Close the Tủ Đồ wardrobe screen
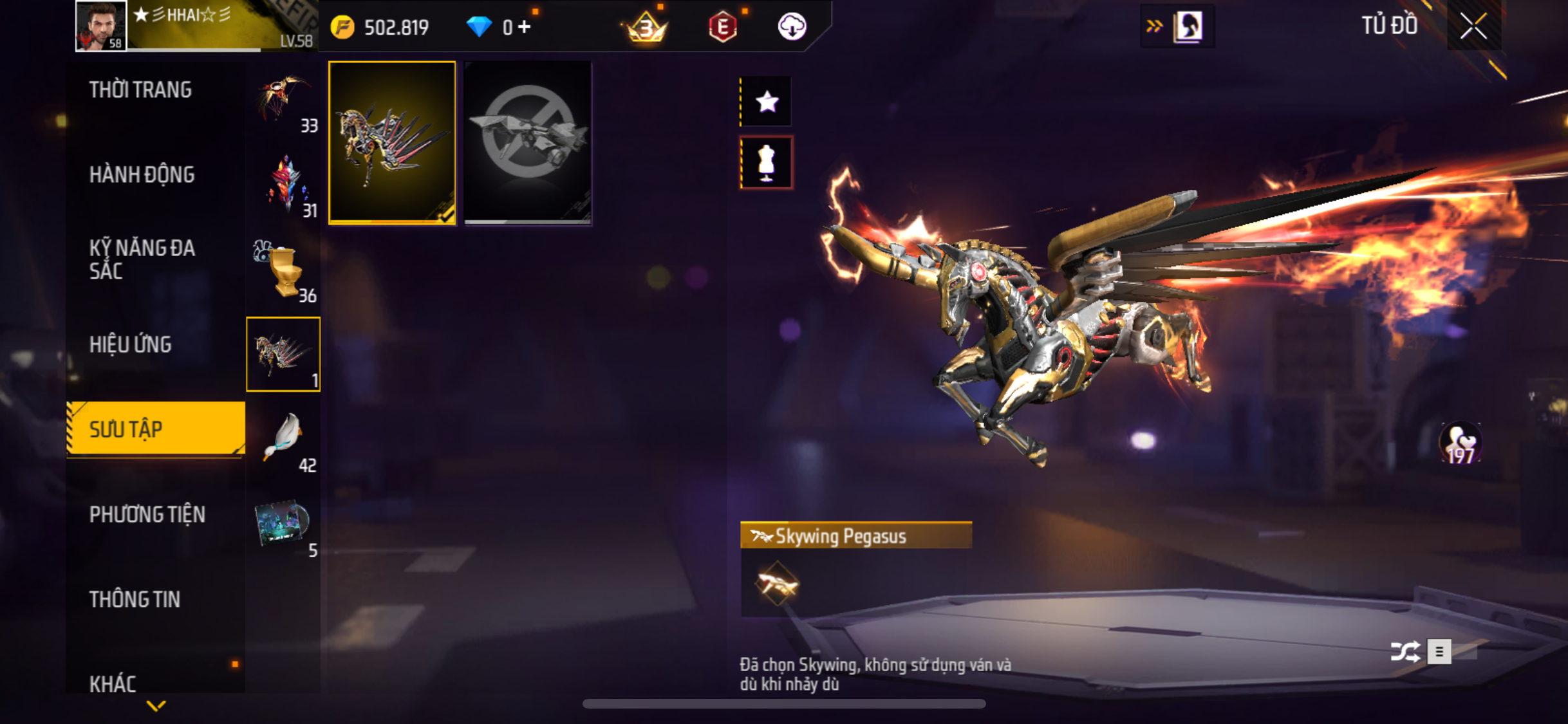This screenshot has height=724, width=1568. [1473, 26]
